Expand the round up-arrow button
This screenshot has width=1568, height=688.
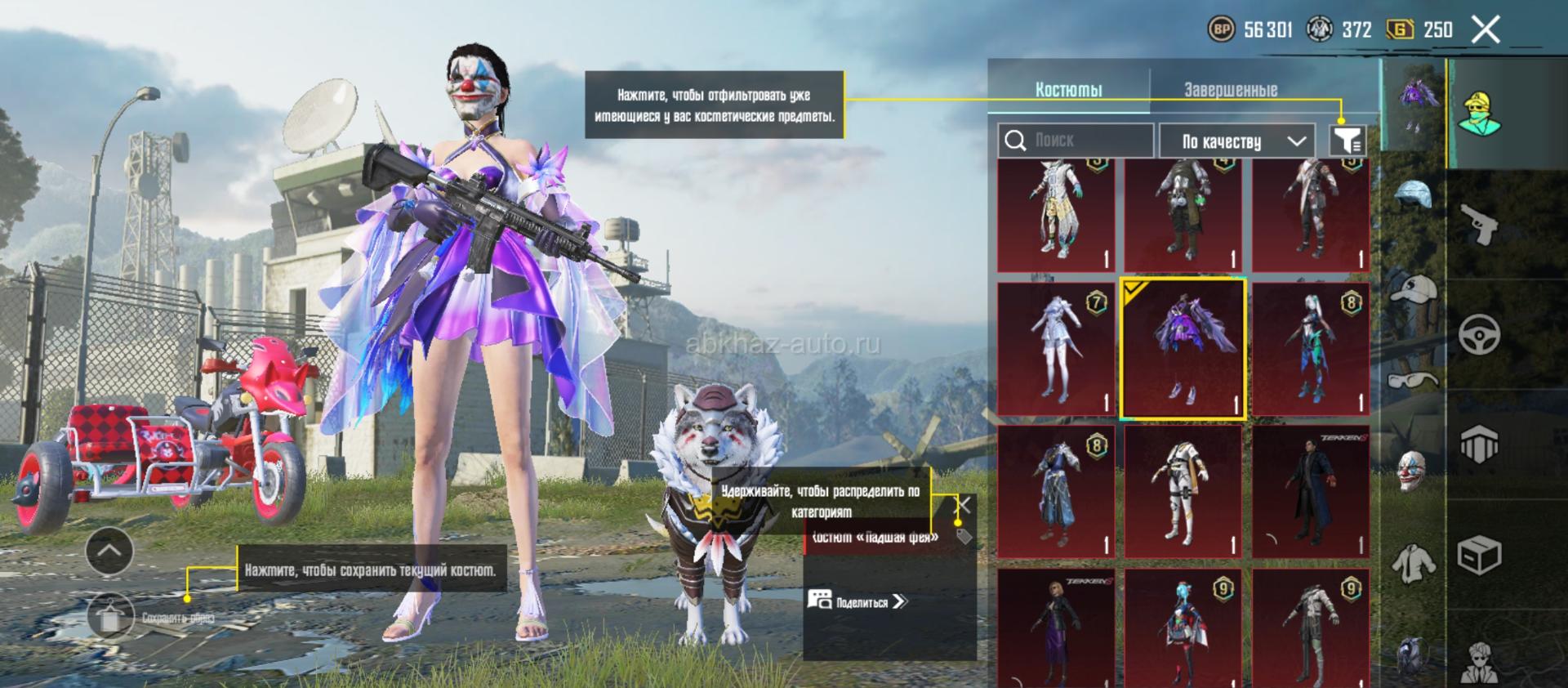109,551
